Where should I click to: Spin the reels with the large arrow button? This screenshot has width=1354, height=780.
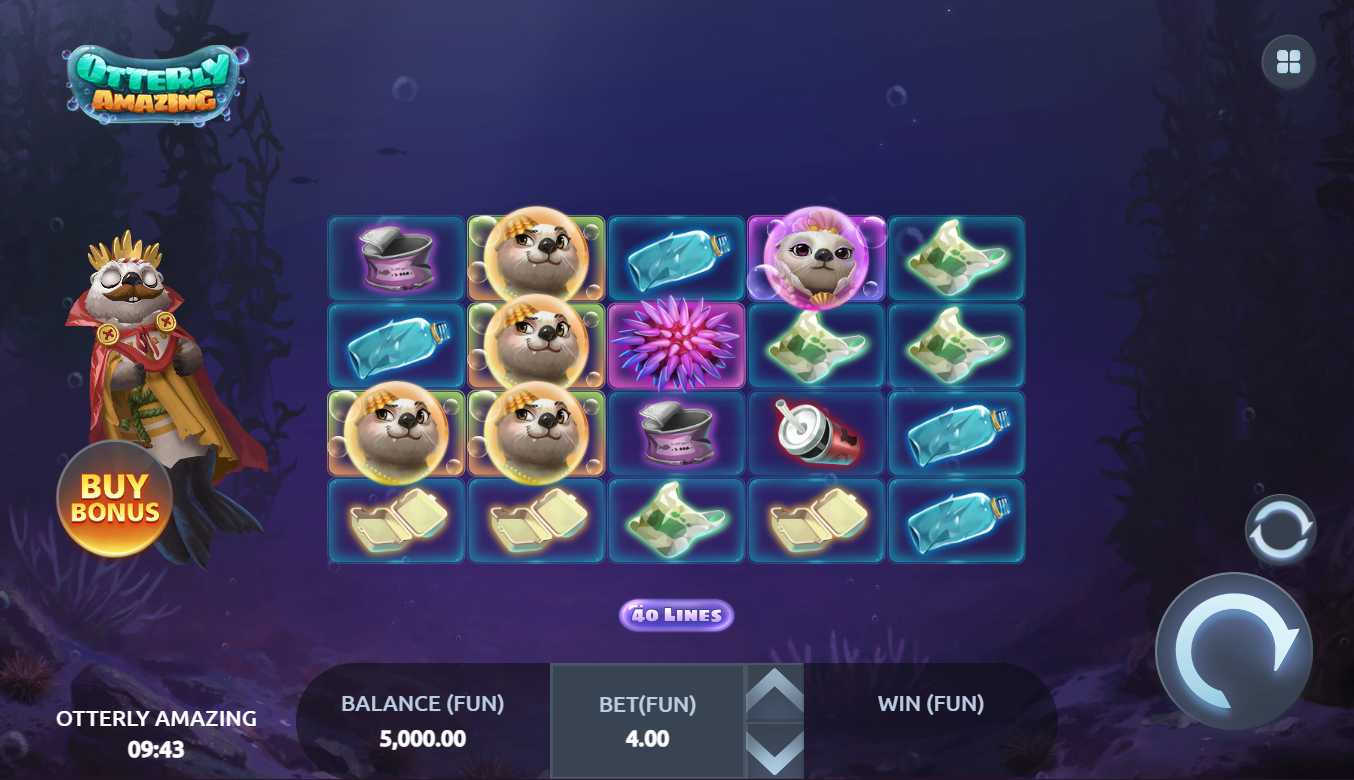tap(1234, 651)
